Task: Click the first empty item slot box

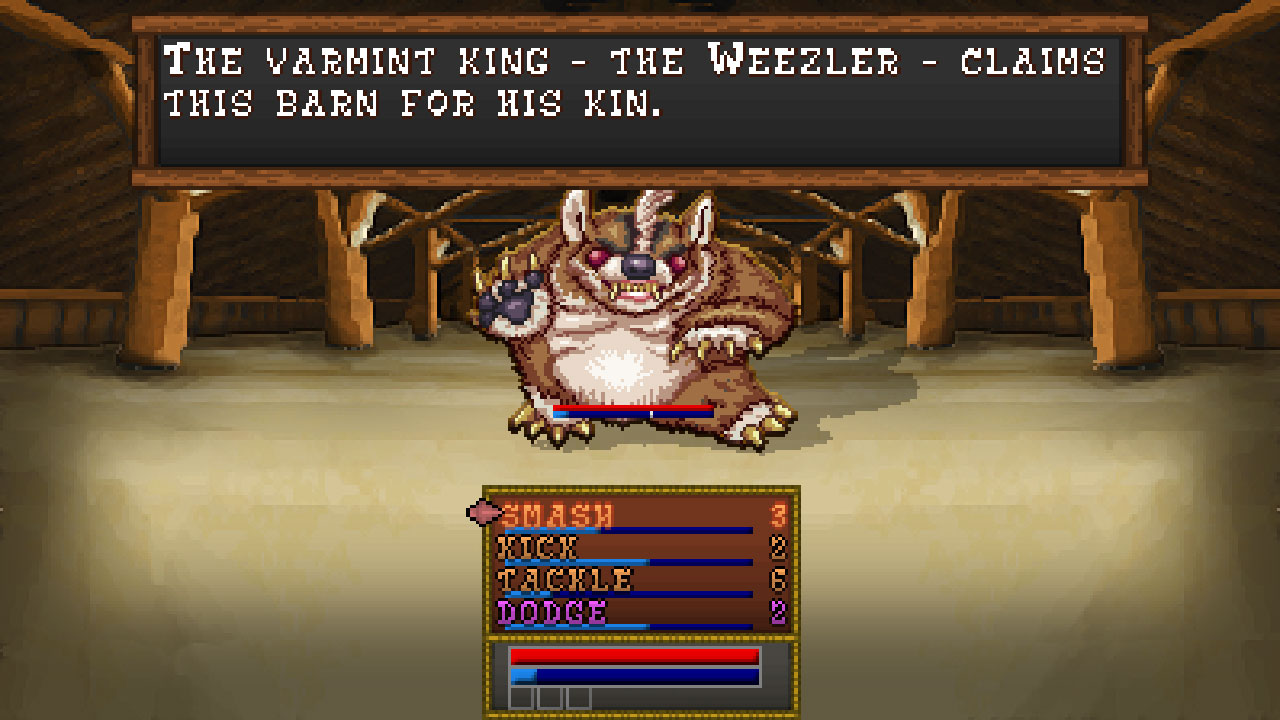Action: (520, 699)
